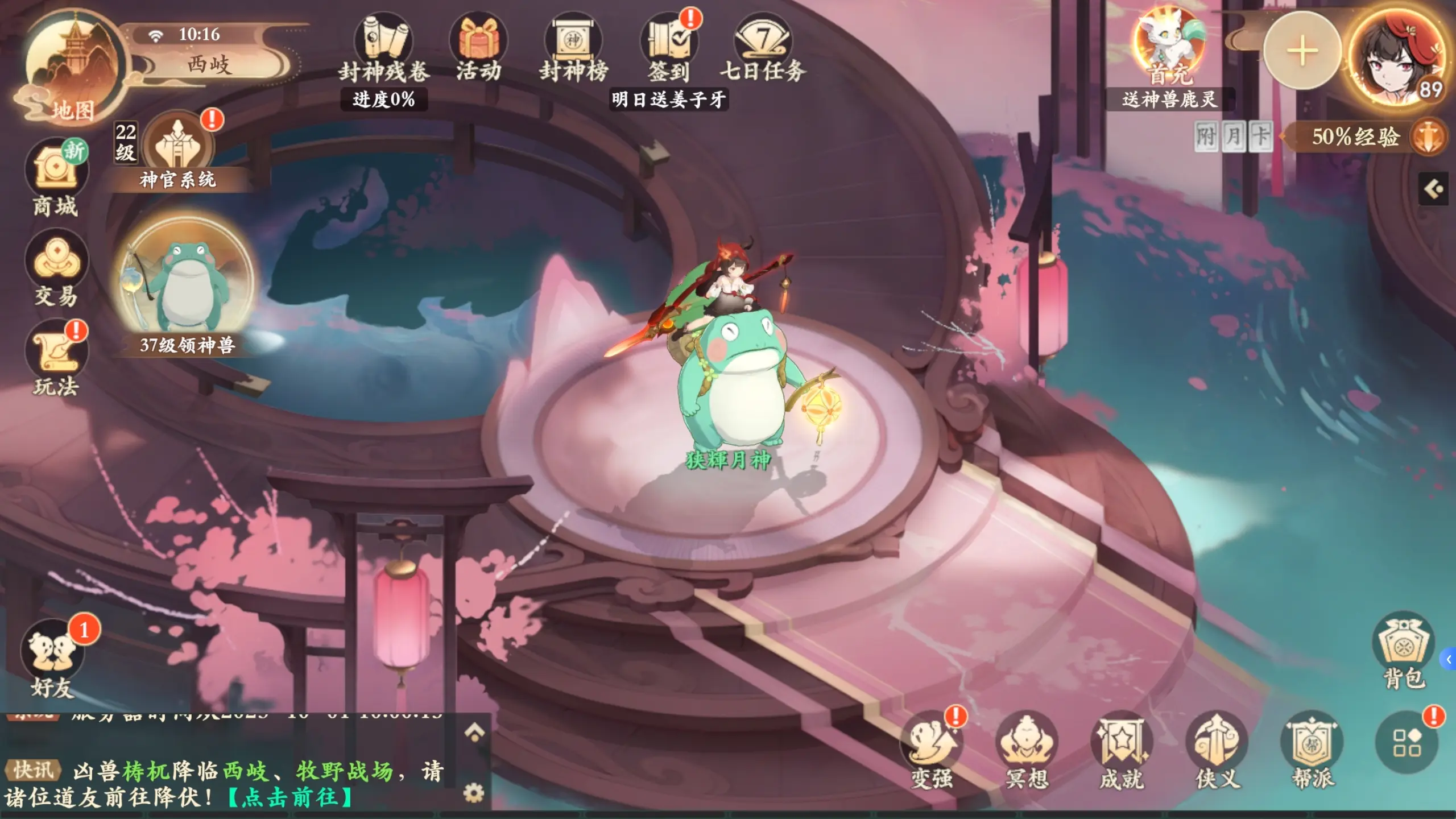The width and height of the screenshot is (1456, 819).
Task: Follow the 点击前往 link in chat
Action: 290,797
